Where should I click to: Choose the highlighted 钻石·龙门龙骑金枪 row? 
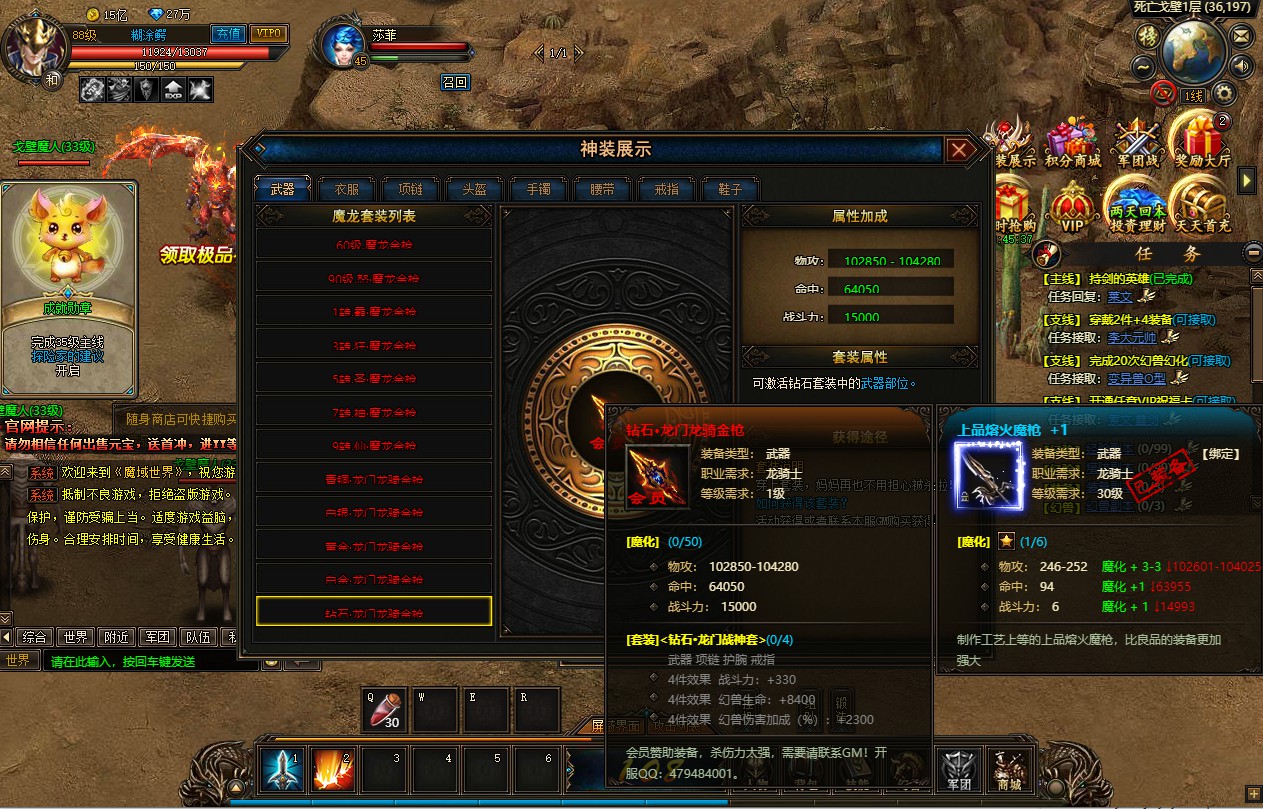[x=374, y=612]
